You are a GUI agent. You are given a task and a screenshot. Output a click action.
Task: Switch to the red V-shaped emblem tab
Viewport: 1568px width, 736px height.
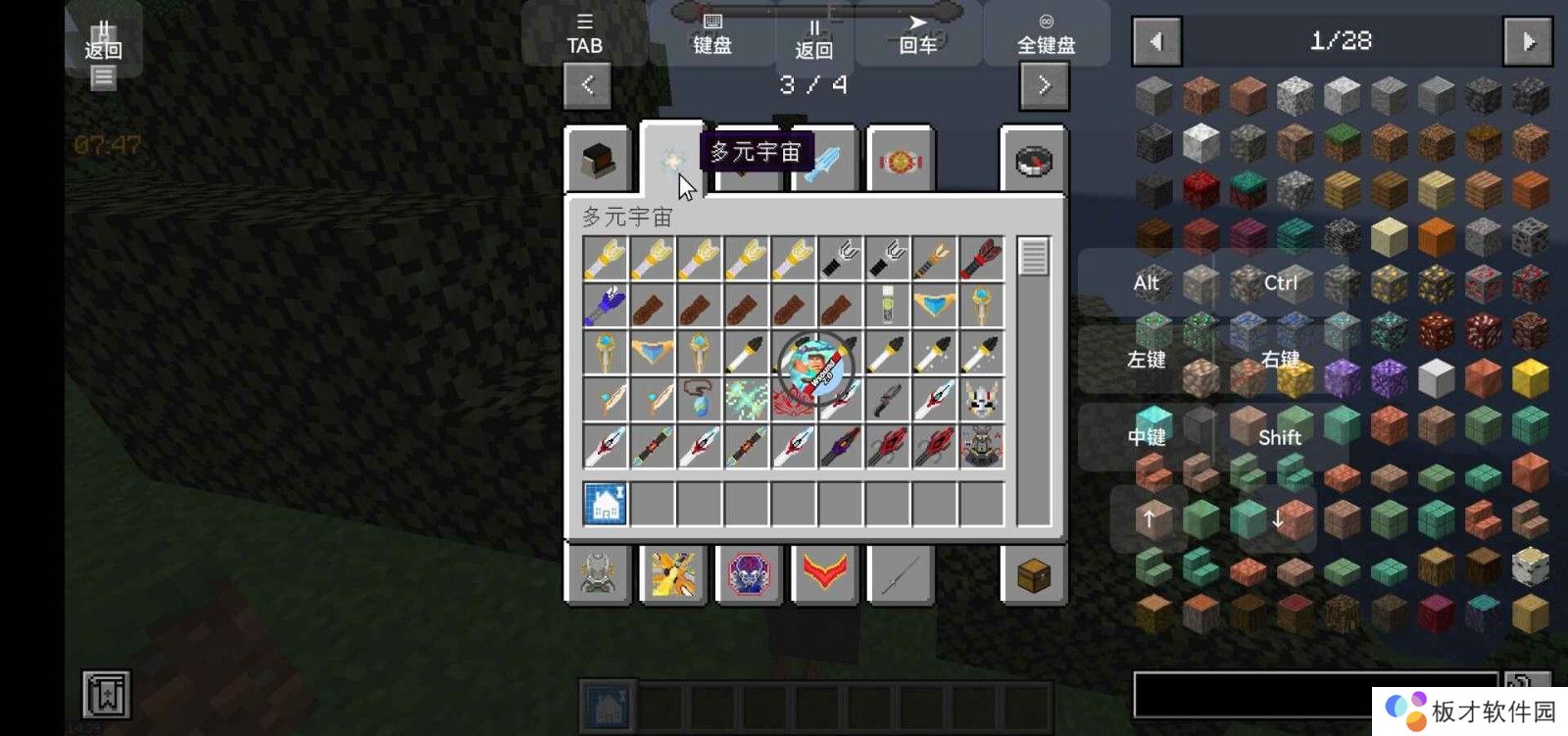[x=824, y=575]
